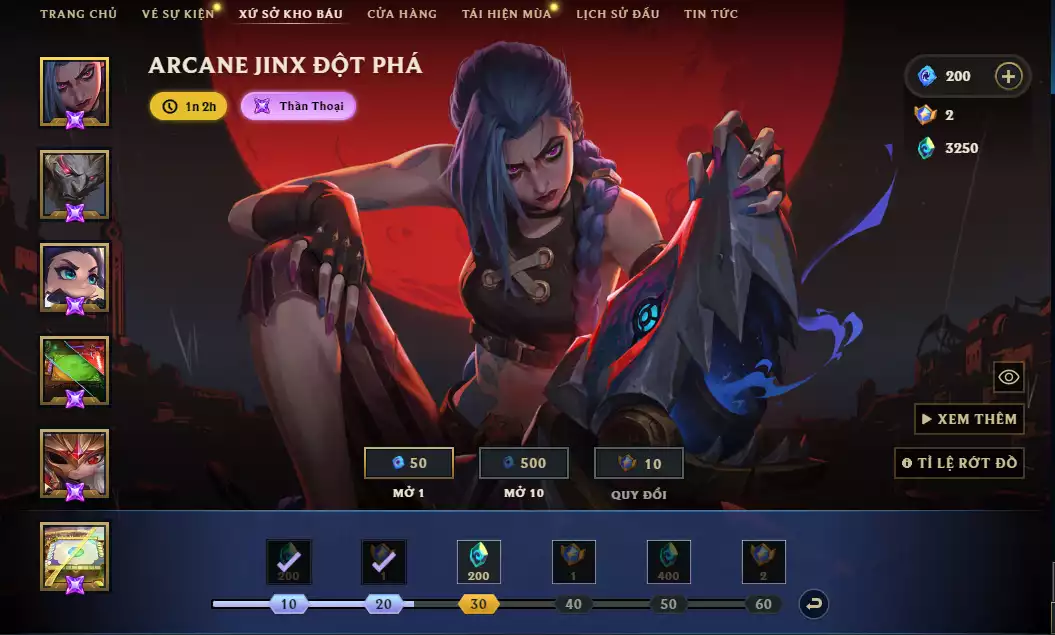Select the 60 milestone reward icon
The width and height of the screenshot is (1055, 635).
point(764,562)
